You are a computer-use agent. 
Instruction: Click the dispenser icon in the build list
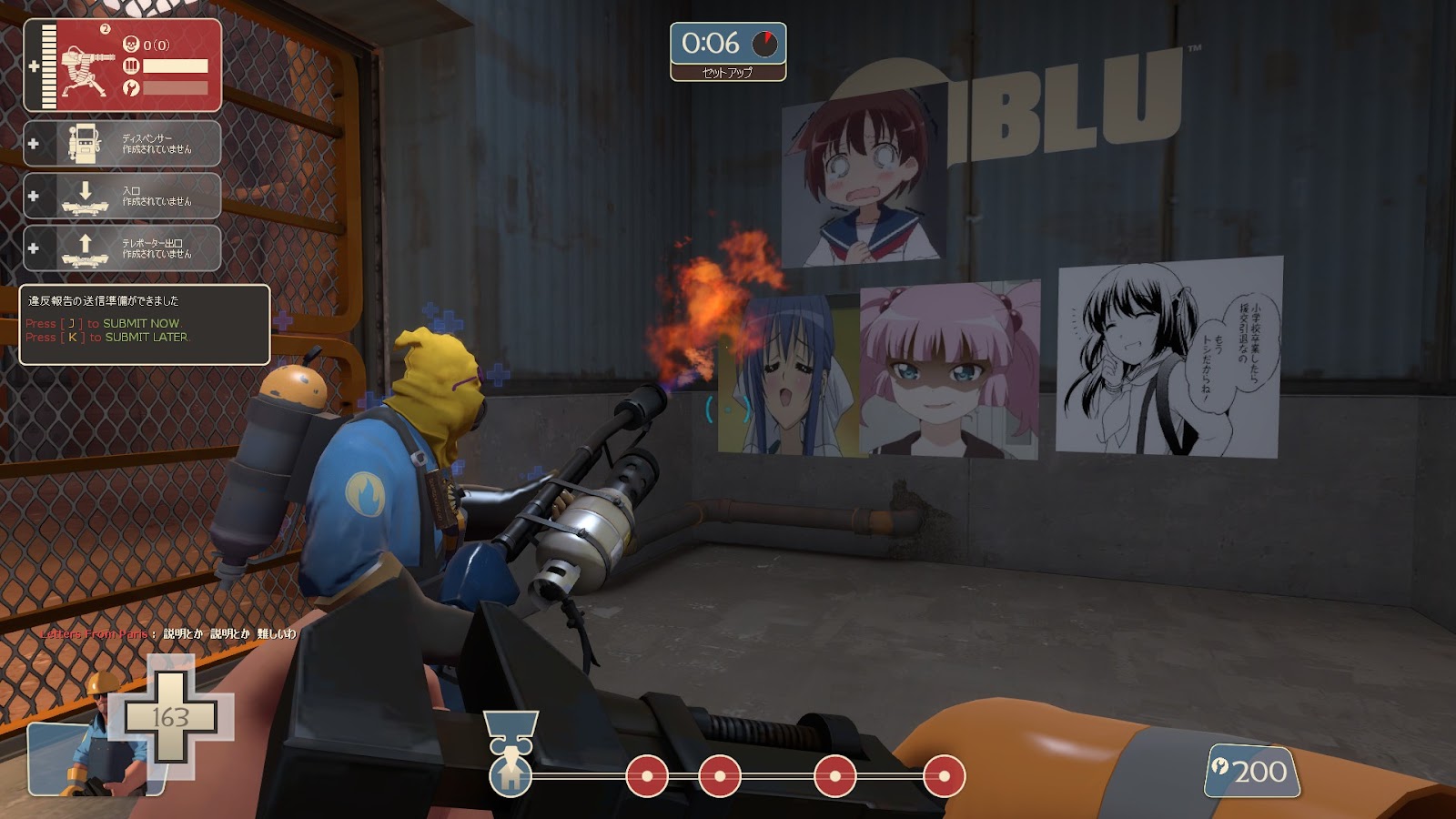[85, 141]
